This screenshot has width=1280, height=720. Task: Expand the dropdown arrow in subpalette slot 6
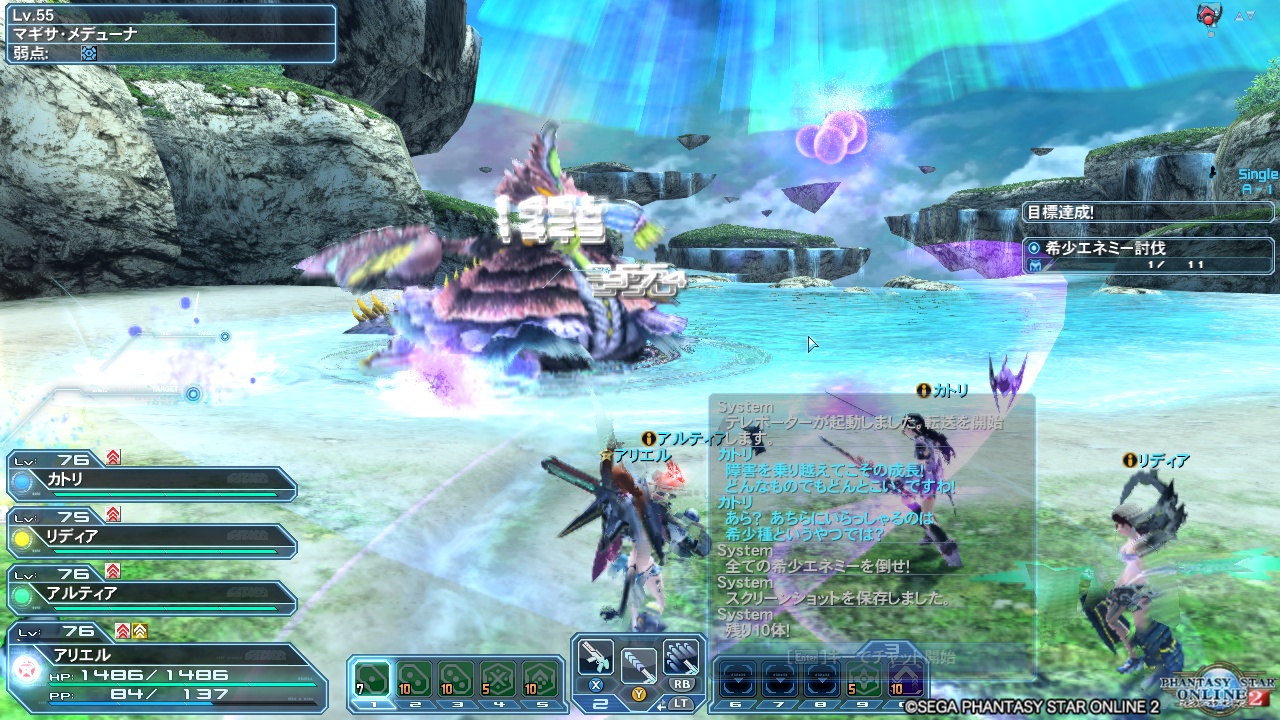737,681
